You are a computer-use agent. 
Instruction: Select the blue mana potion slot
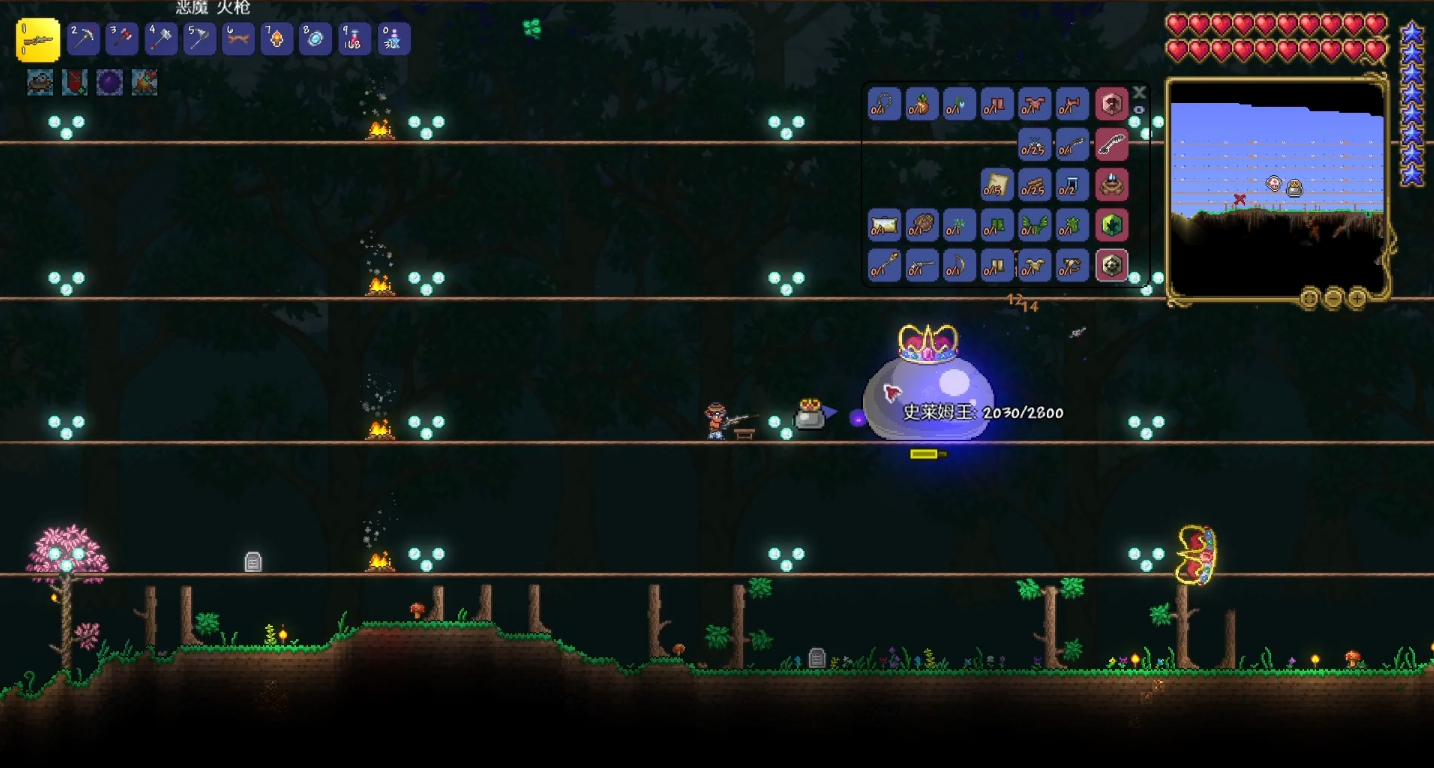point(393,39)
